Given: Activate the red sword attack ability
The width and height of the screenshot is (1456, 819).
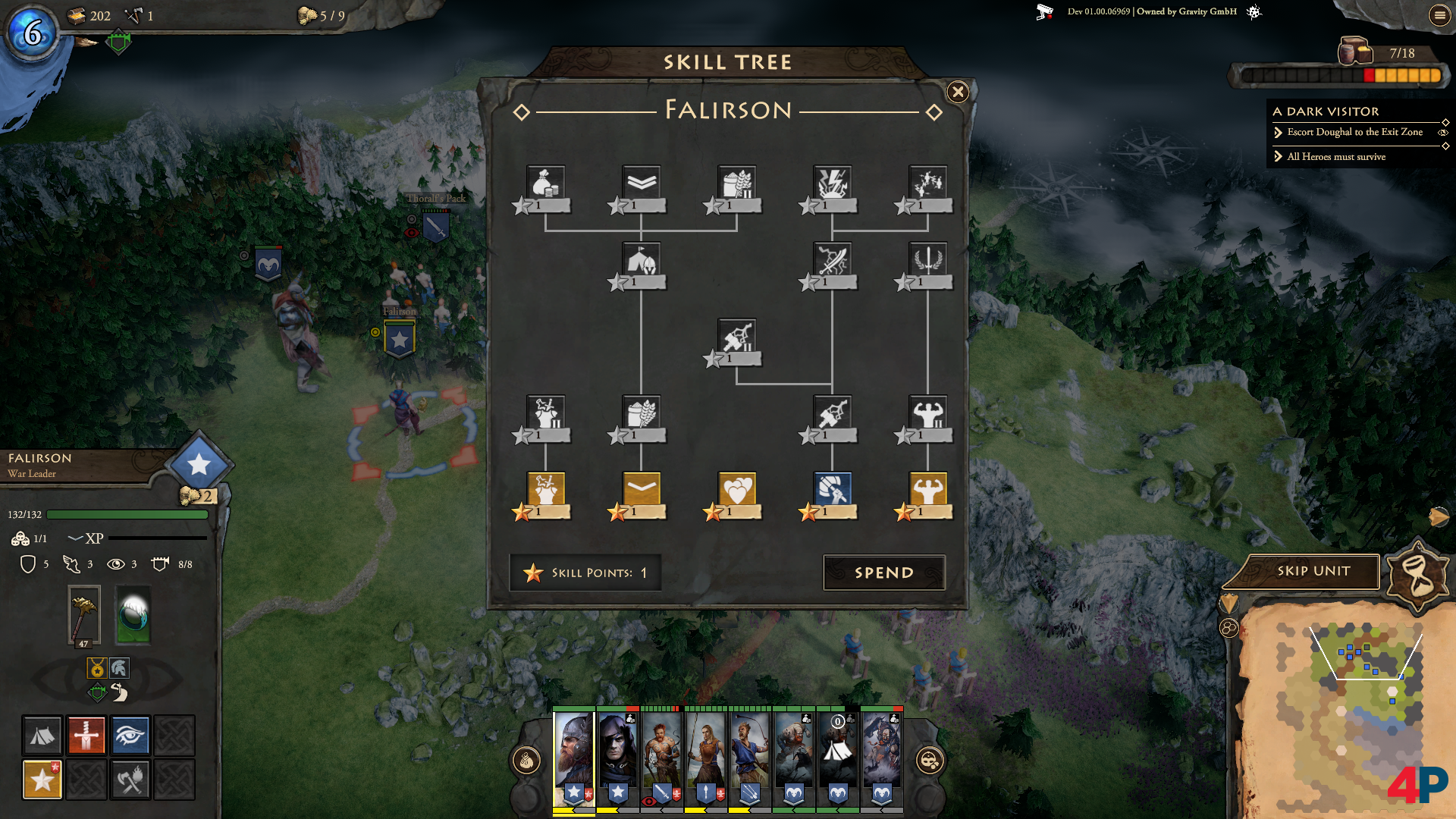Looking at the screenshot, I should click(x=86, y=735).
